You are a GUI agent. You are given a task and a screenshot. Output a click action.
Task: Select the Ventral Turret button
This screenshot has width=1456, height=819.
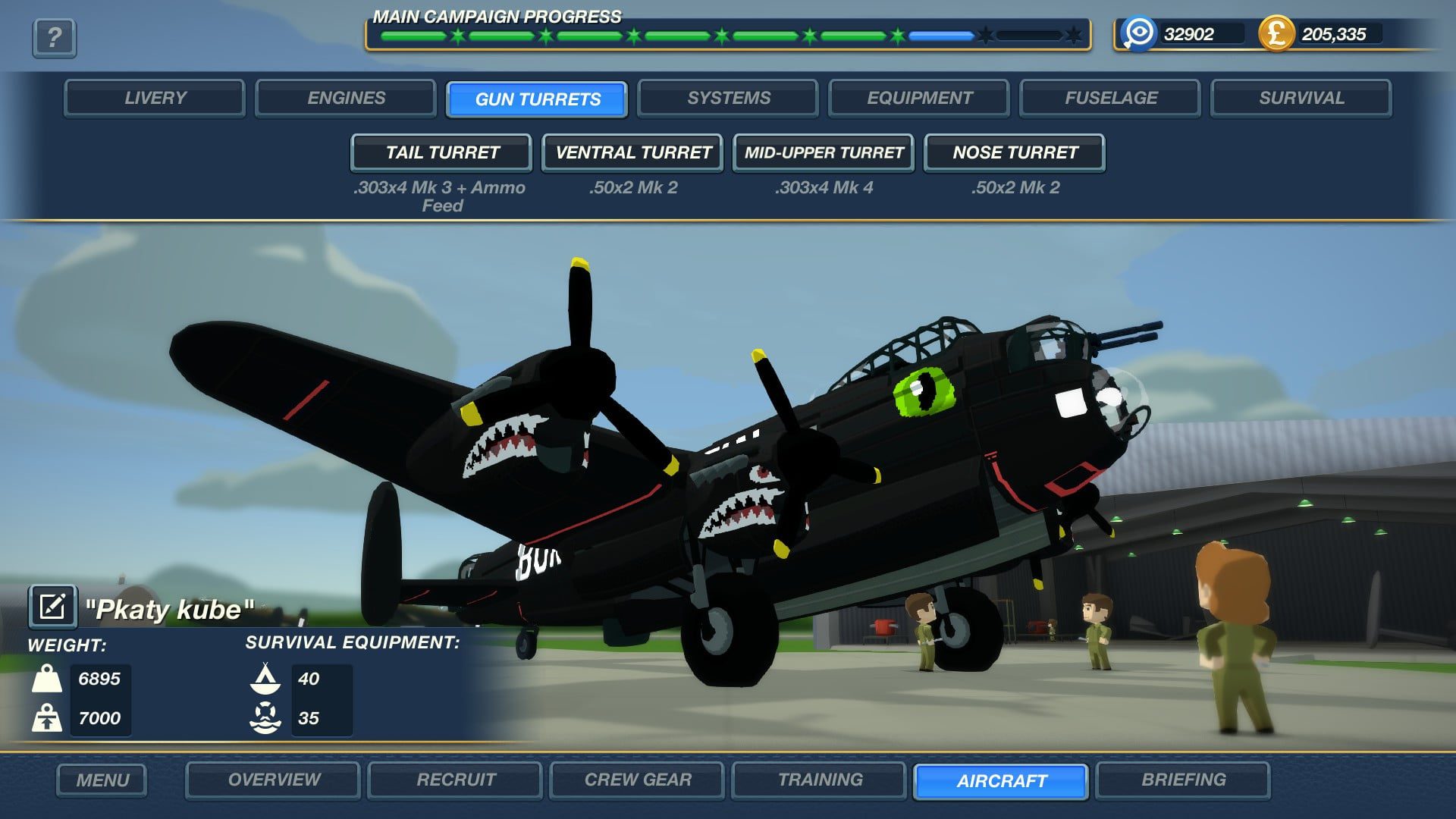point(632,153)
